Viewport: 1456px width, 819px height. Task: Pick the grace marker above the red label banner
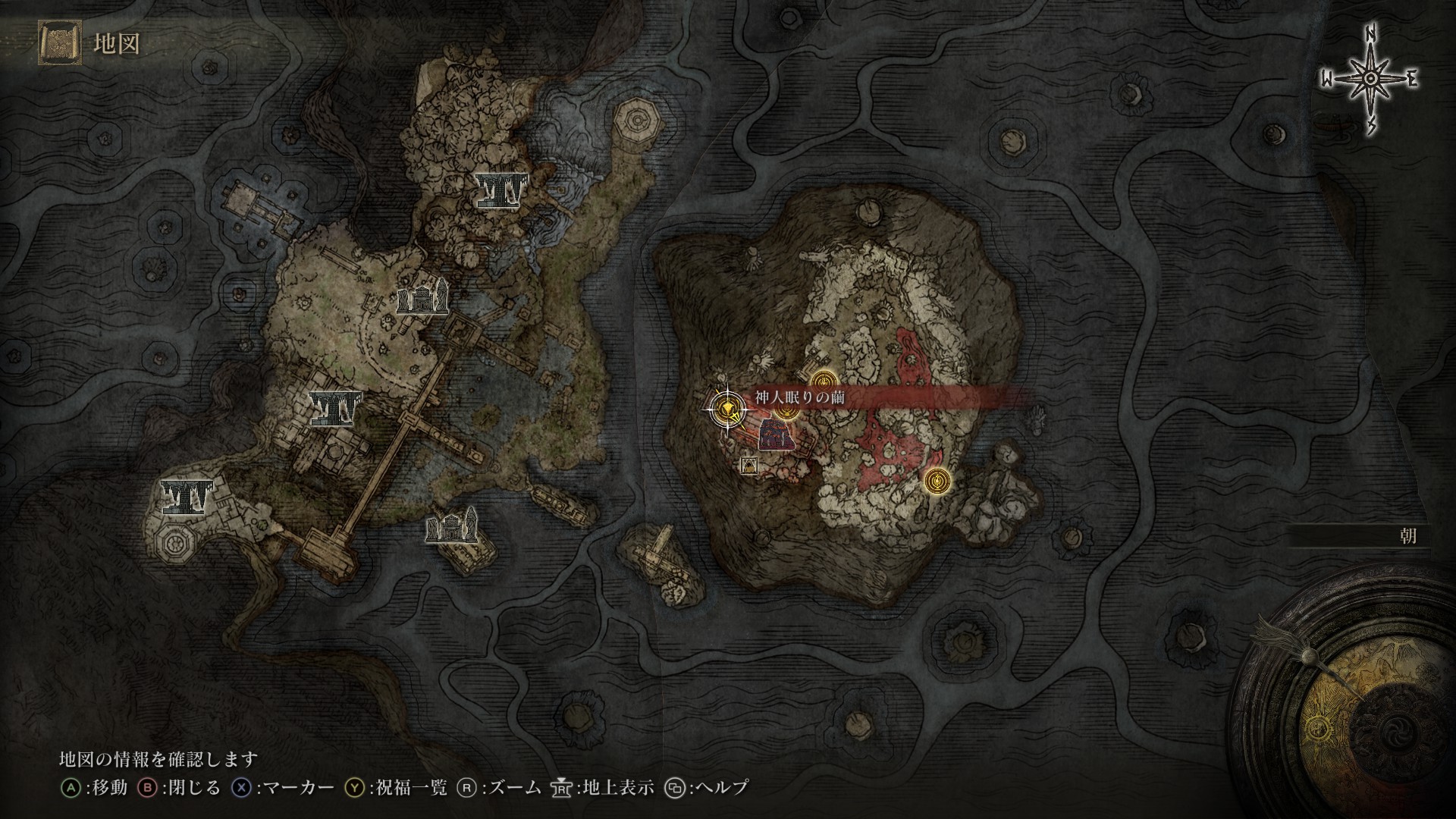(824, 380)
